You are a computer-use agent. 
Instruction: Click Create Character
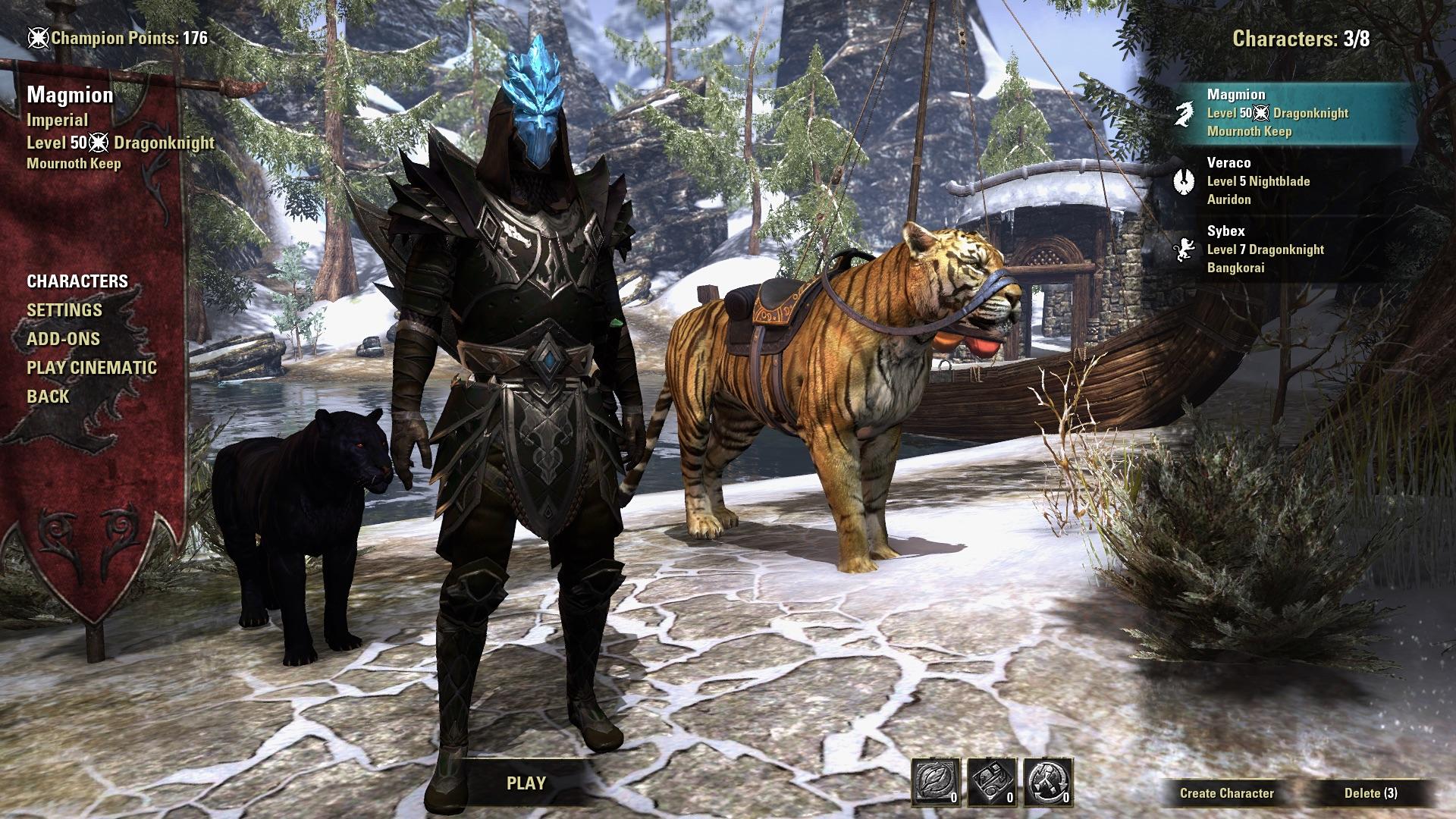1225,794
